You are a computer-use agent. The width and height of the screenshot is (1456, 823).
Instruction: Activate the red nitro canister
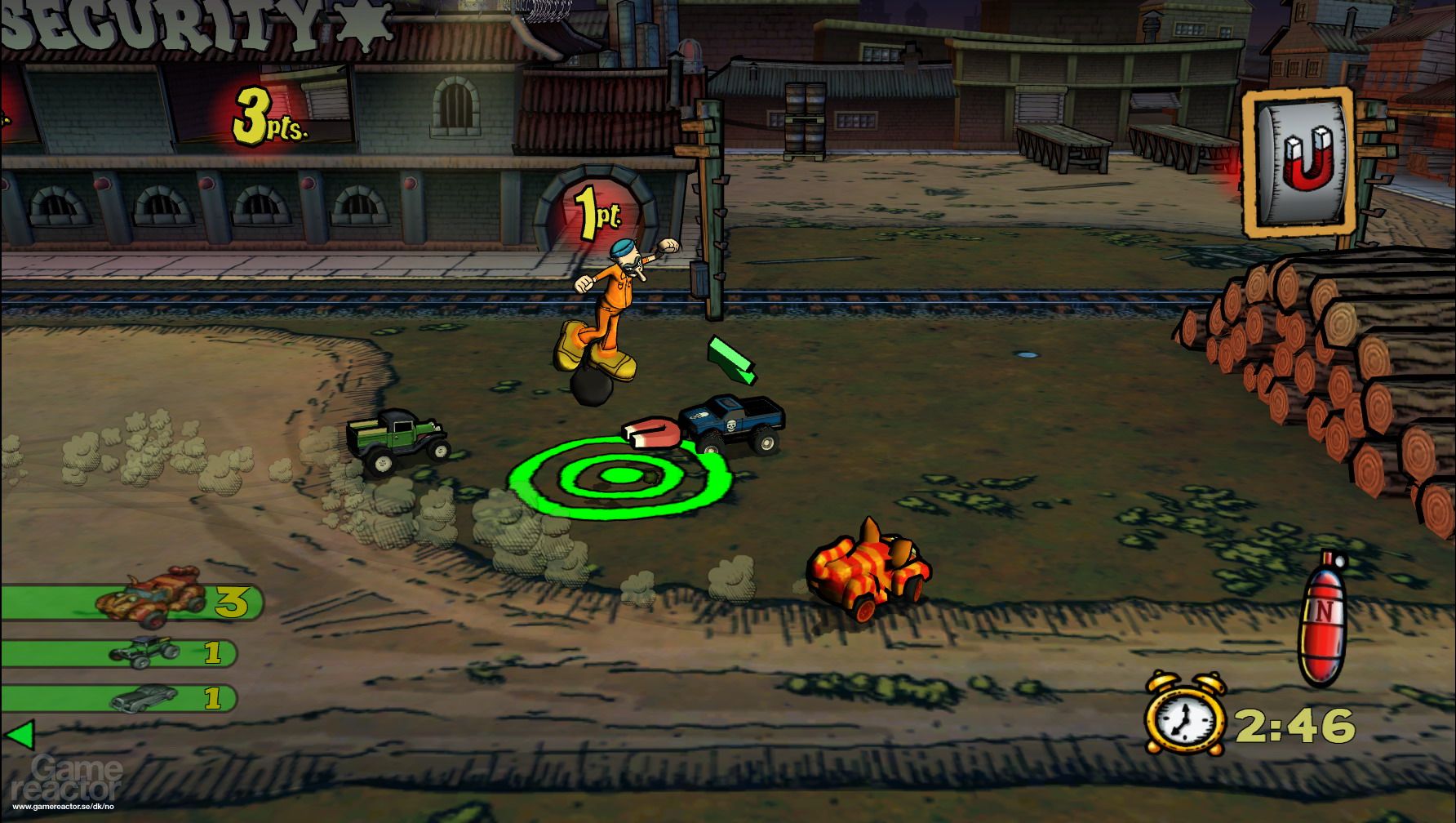click(1321, 621)
